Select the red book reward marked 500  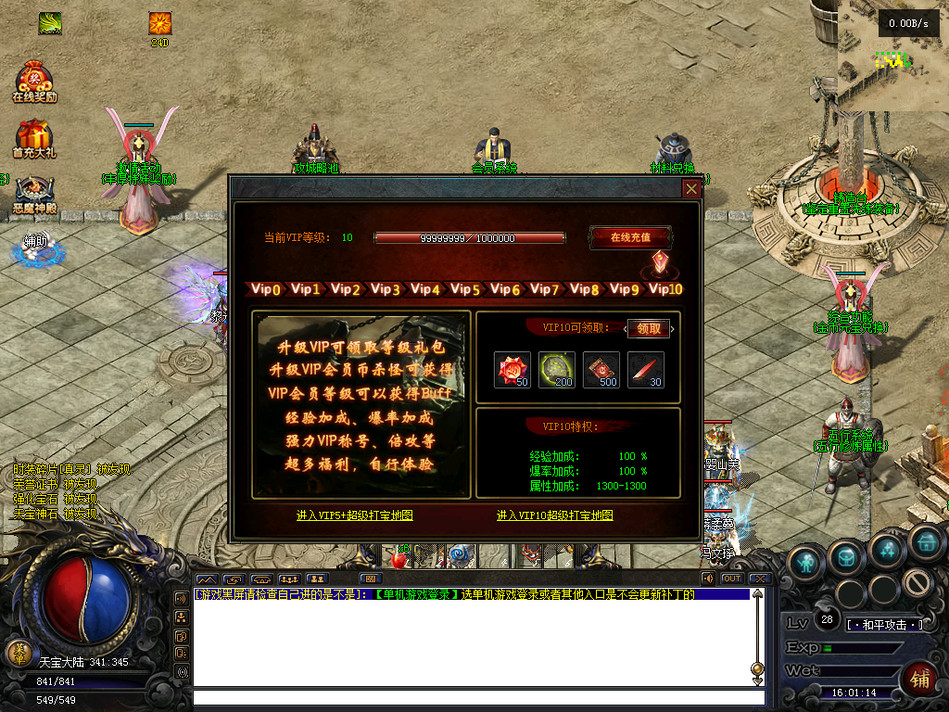[601, 370]
